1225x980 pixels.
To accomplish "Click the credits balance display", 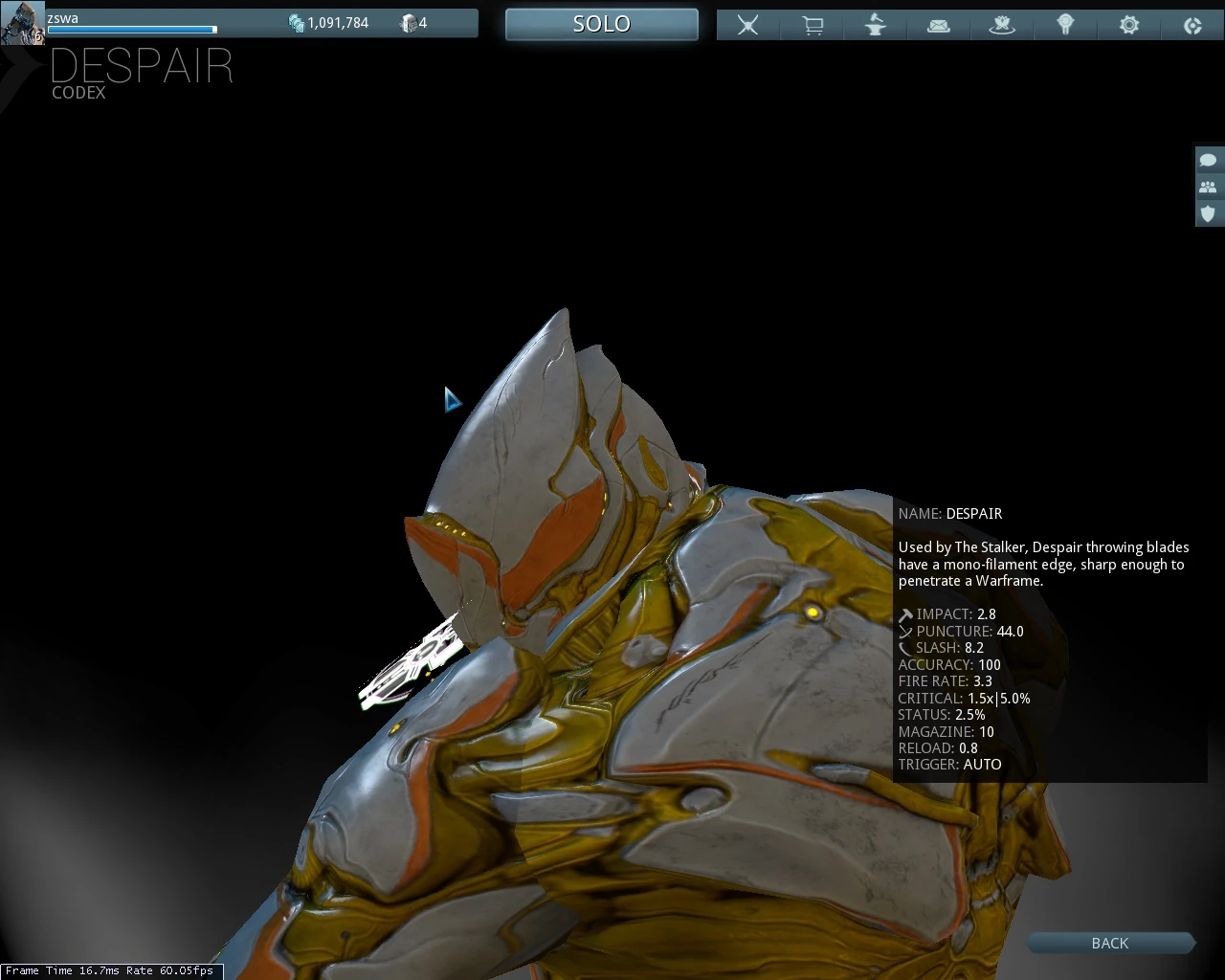I will (x=328, y=23).
